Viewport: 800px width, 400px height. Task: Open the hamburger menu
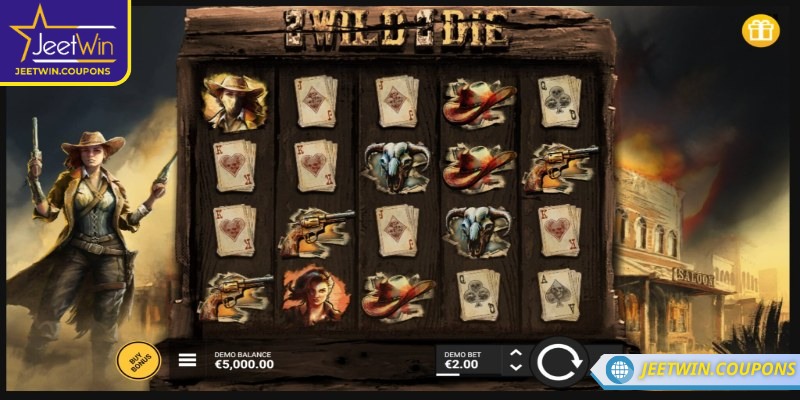pyautogui.click(x=187, y=360)
